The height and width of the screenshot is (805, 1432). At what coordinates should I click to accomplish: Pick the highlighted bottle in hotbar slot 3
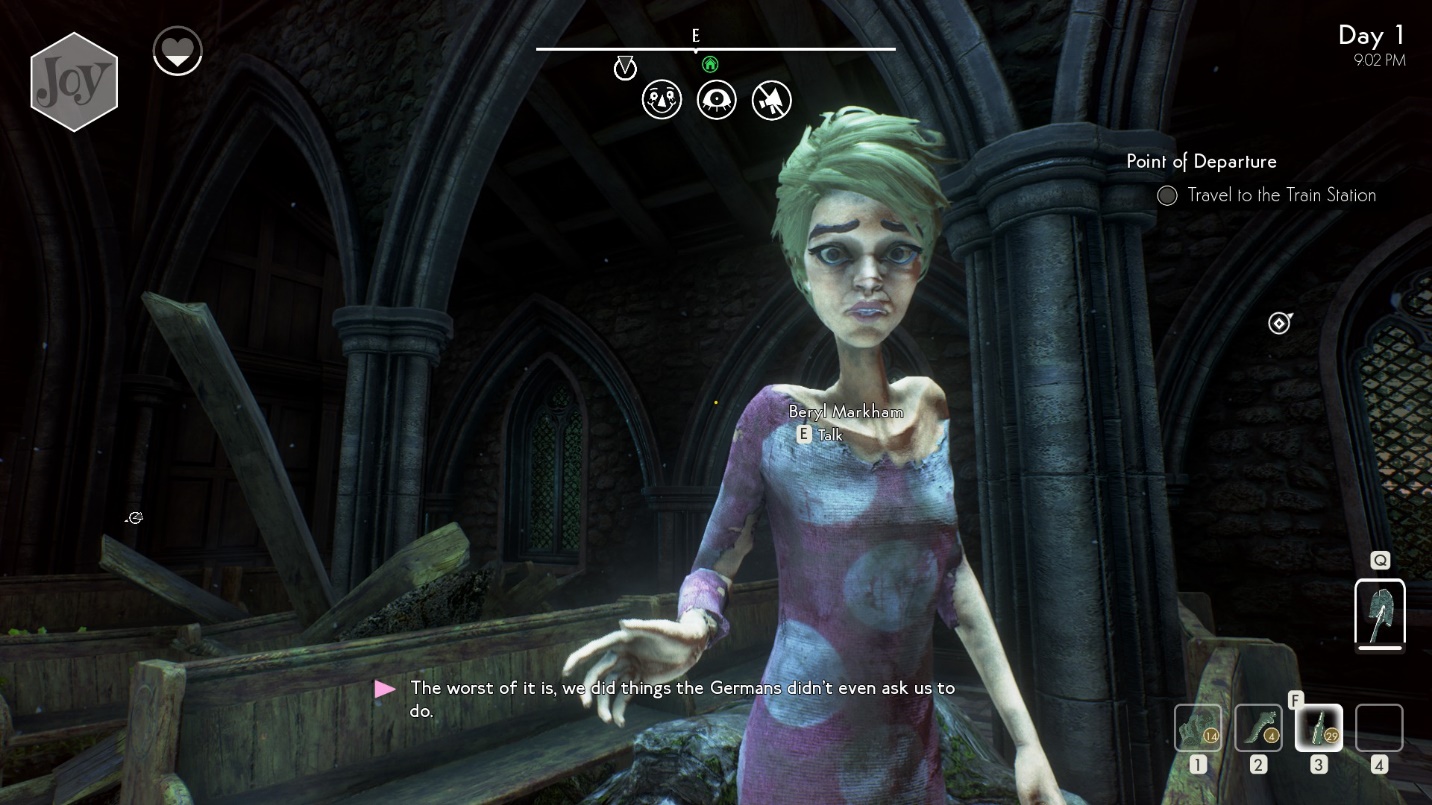click(x=1319, y=727)
